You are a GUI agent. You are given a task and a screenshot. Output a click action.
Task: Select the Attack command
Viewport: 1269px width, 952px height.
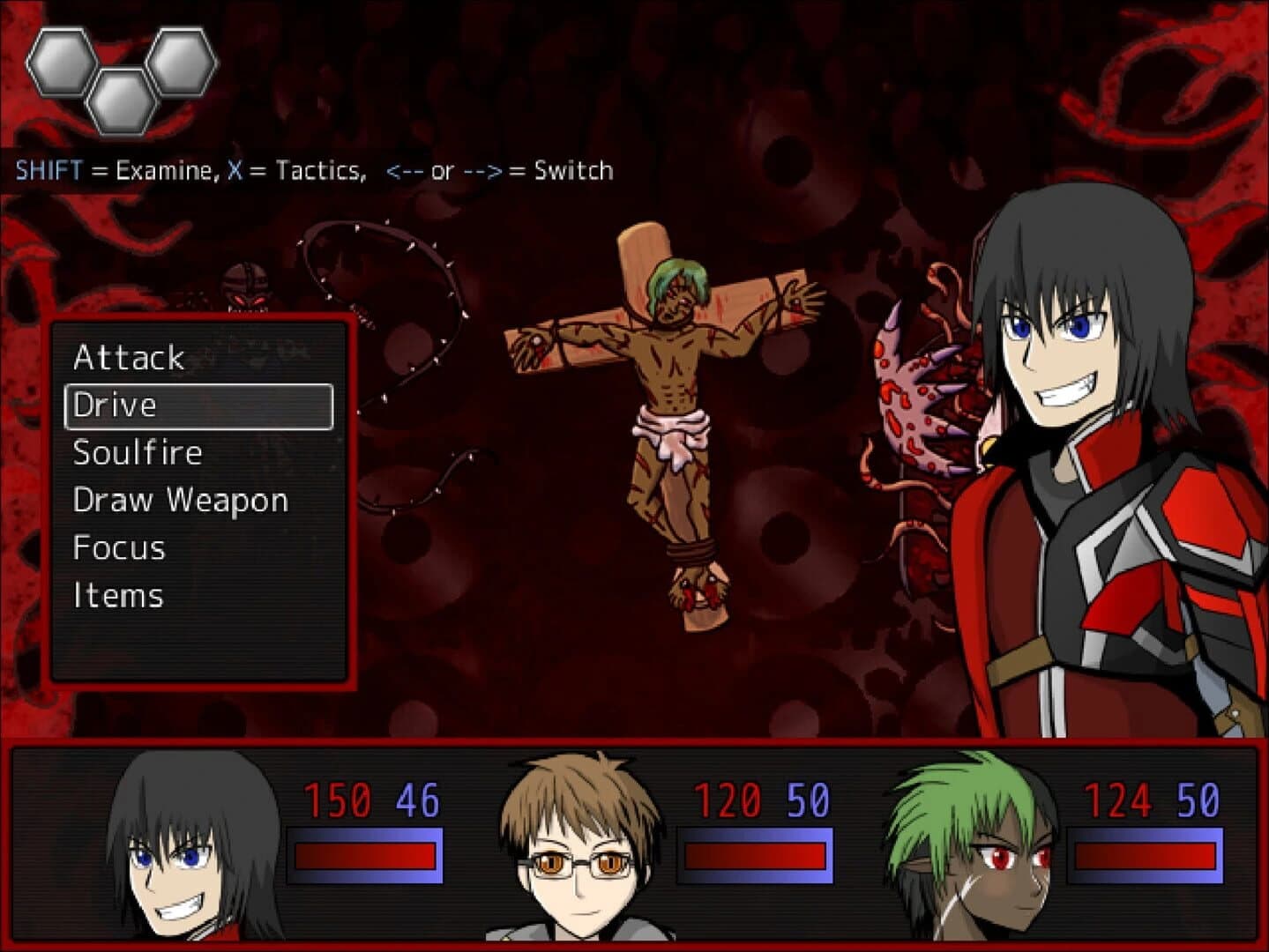click(129, 358)
